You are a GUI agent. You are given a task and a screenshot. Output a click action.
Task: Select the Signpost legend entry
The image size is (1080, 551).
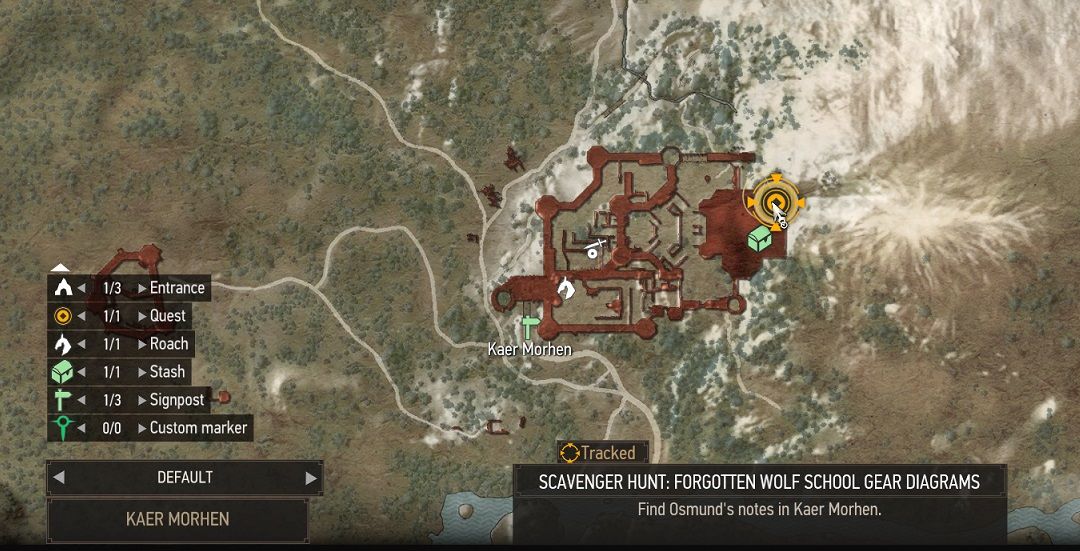coord(176,400)
